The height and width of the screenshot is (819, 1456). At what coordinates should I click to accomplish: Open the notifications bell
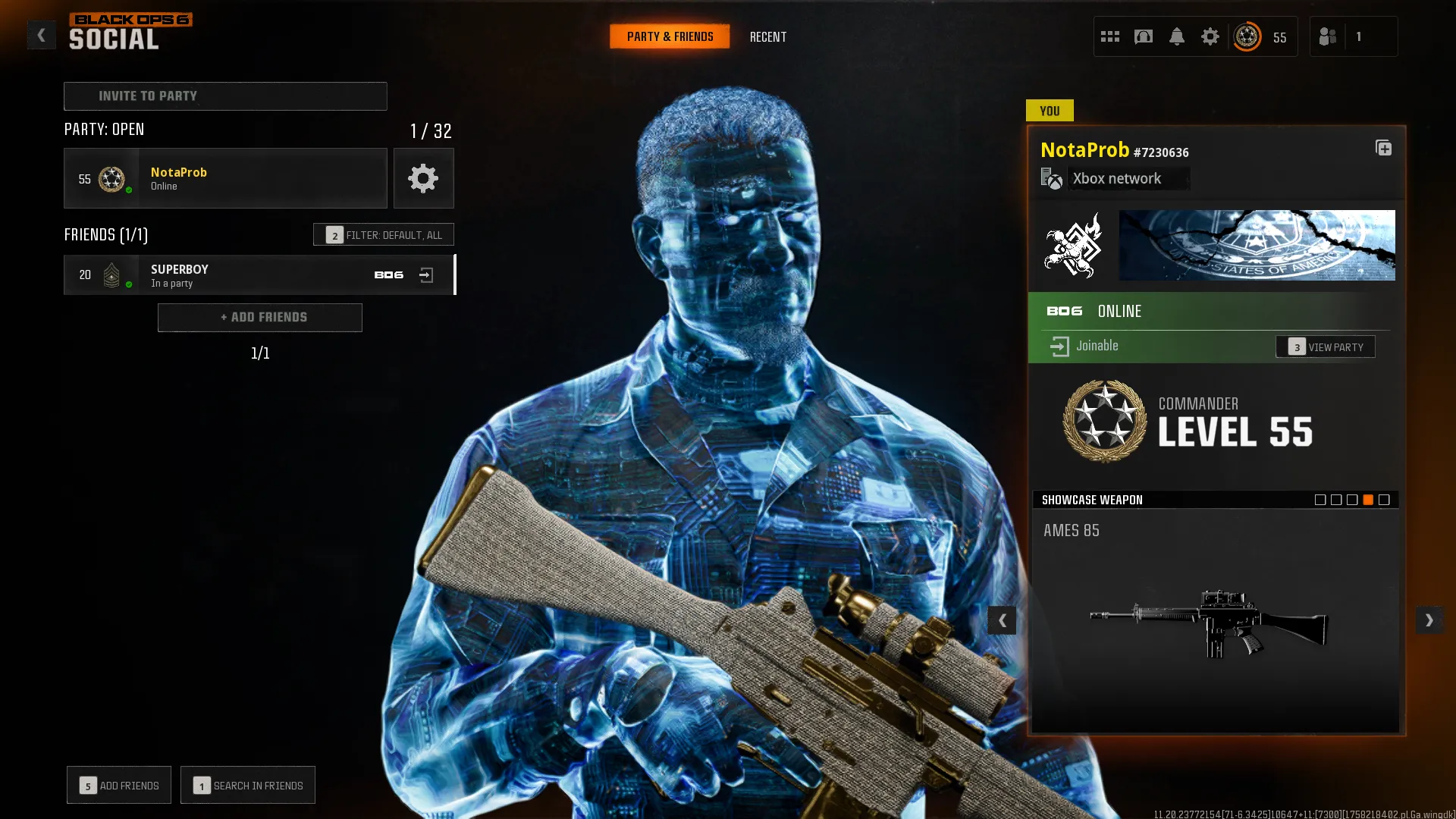(1177, 36)
